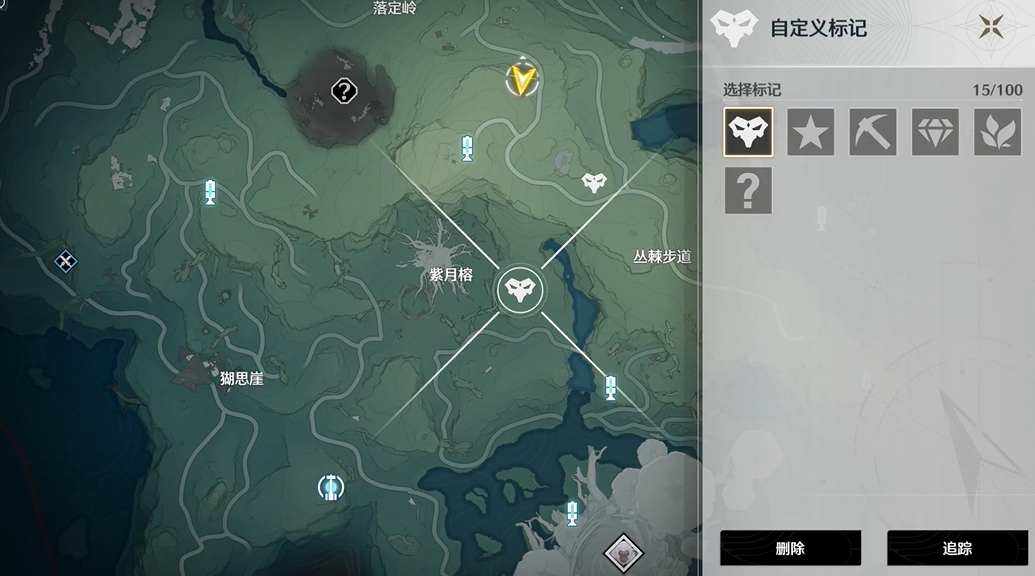Delete the selected custom marker
1035x576 pixels.
click(790, 548)
